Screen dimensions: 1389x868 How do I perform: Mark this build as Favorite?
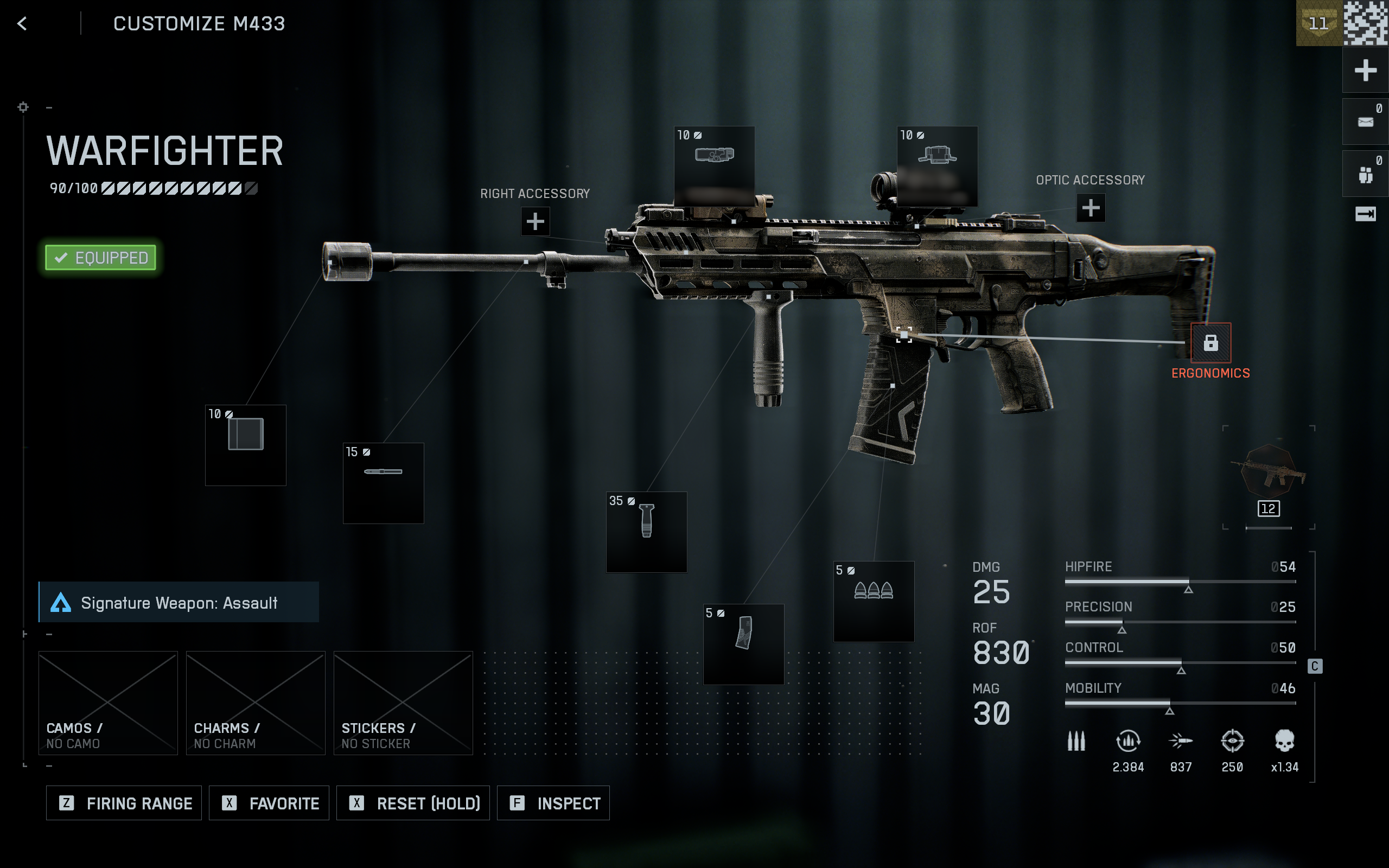tap(269, 802)
